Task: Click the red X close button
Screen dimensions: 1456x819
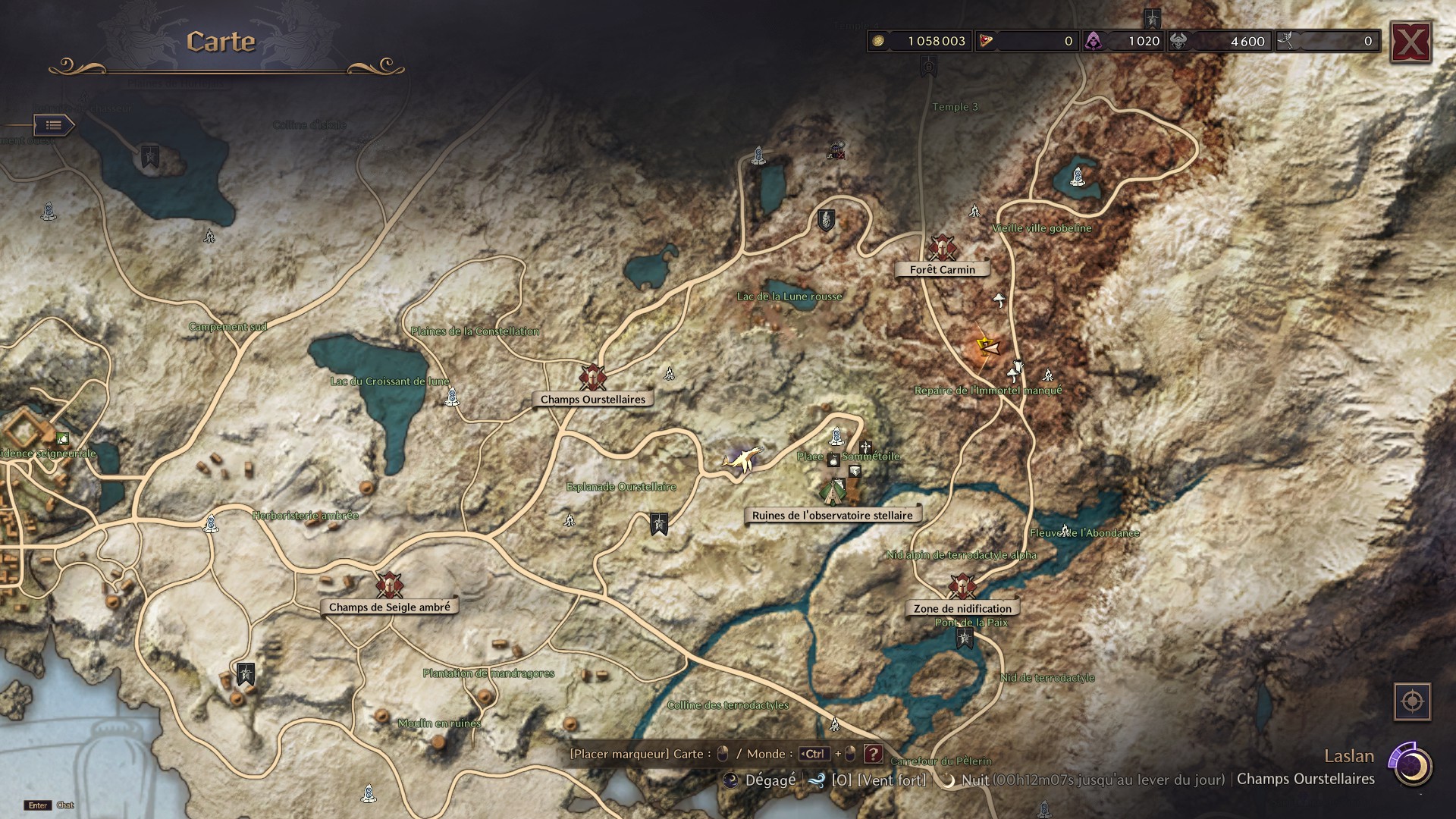Action: (1409, 42)
